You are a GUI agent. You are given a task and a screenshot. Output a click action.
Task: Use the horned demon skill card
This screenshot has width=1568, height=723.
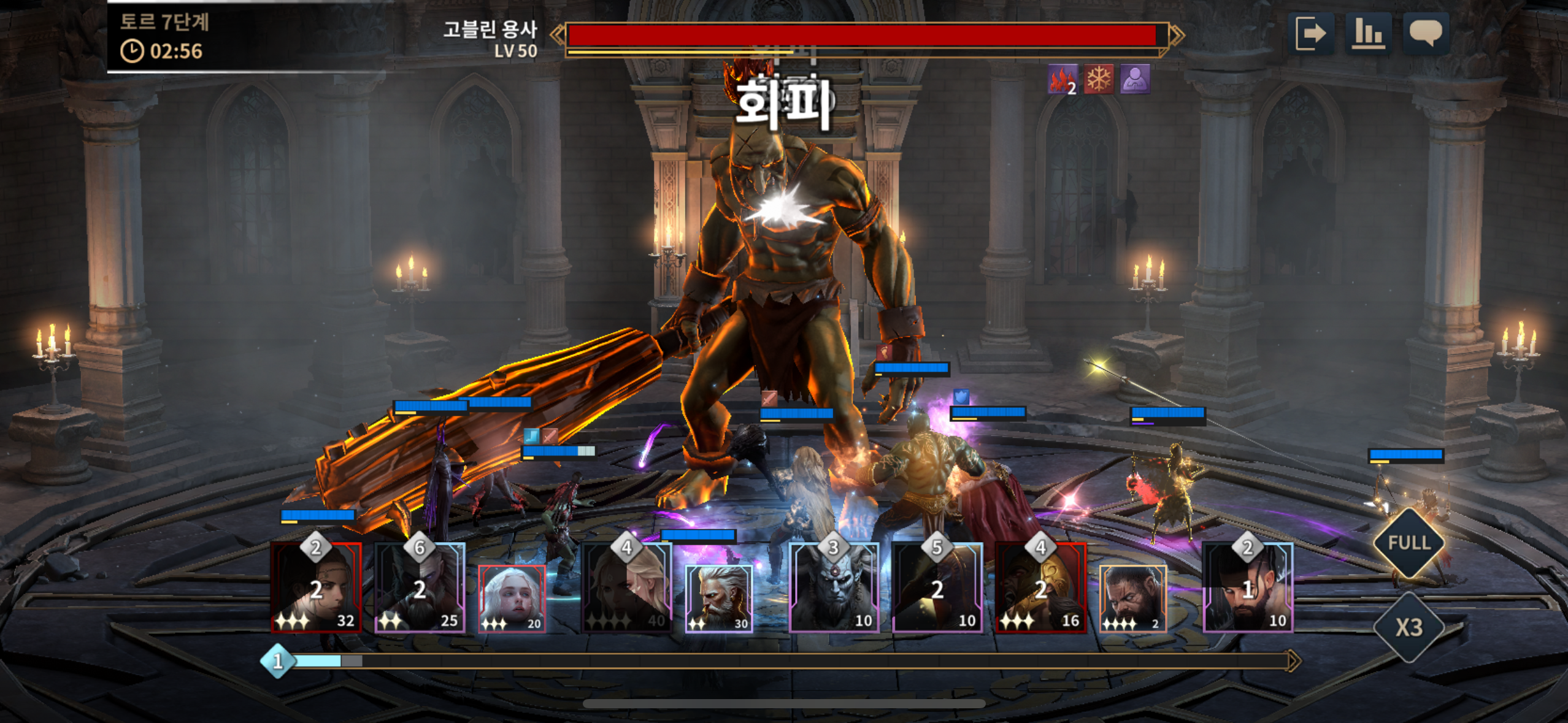tap(834, 587)
